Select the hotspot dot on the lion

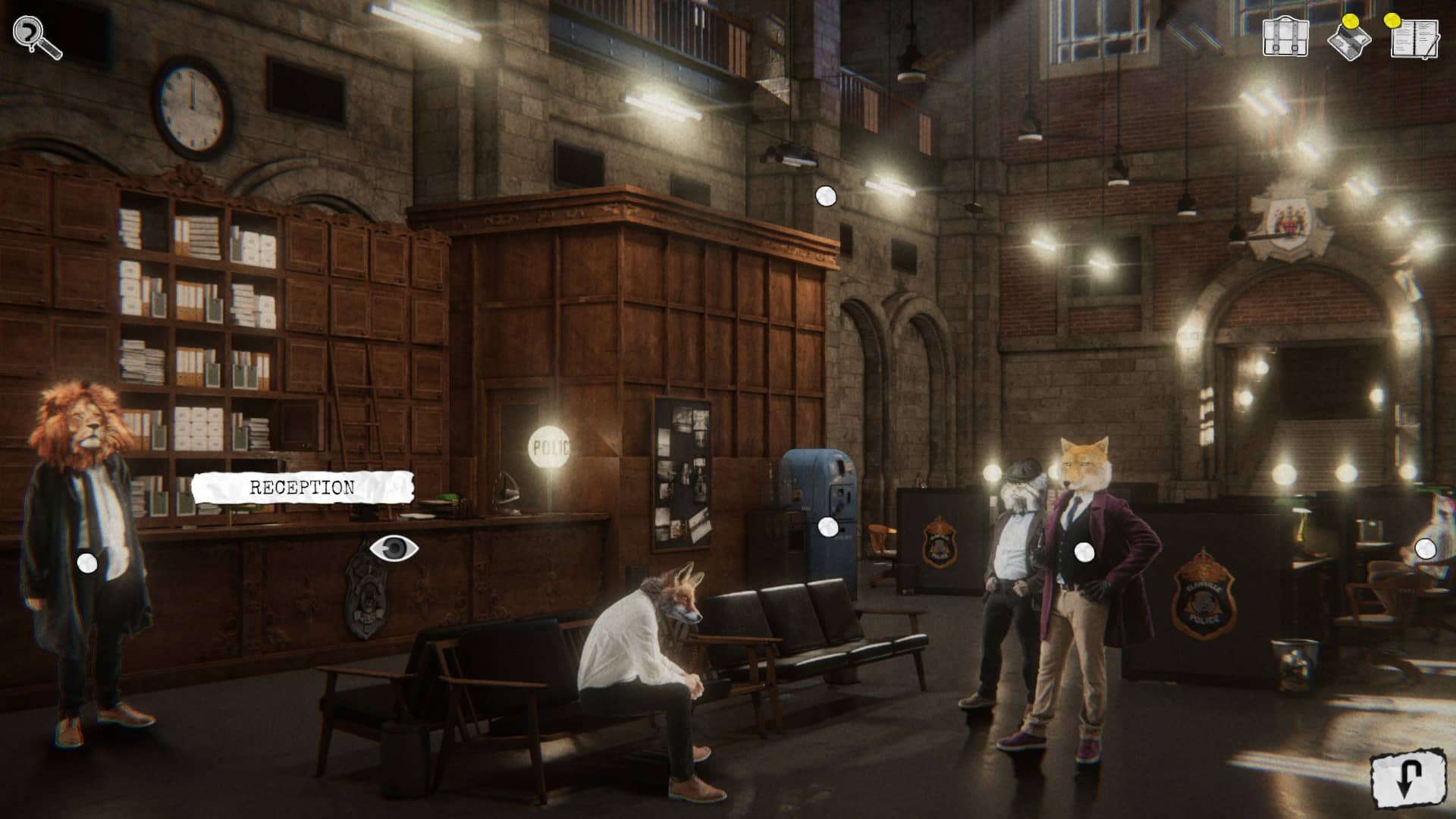87,563
